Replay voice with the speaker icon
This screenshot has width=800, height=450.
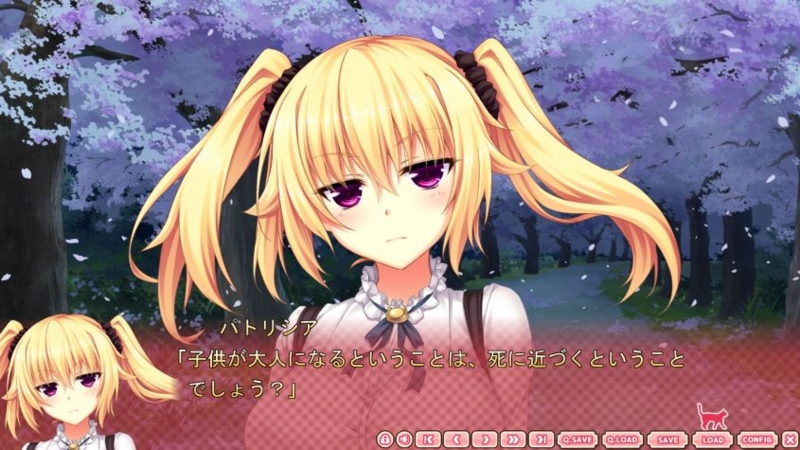(404, 439)
